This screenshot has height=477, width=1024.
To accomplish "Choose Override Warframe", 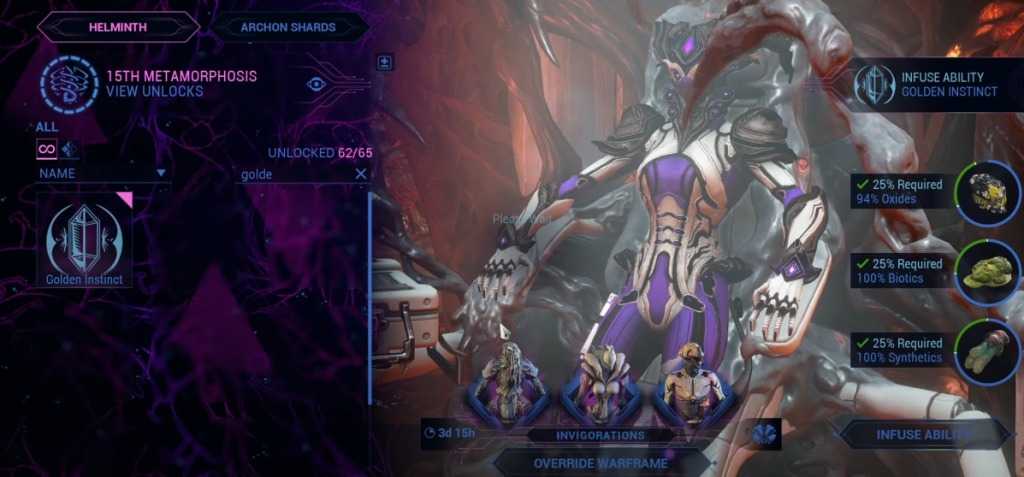I will point(600,462).
